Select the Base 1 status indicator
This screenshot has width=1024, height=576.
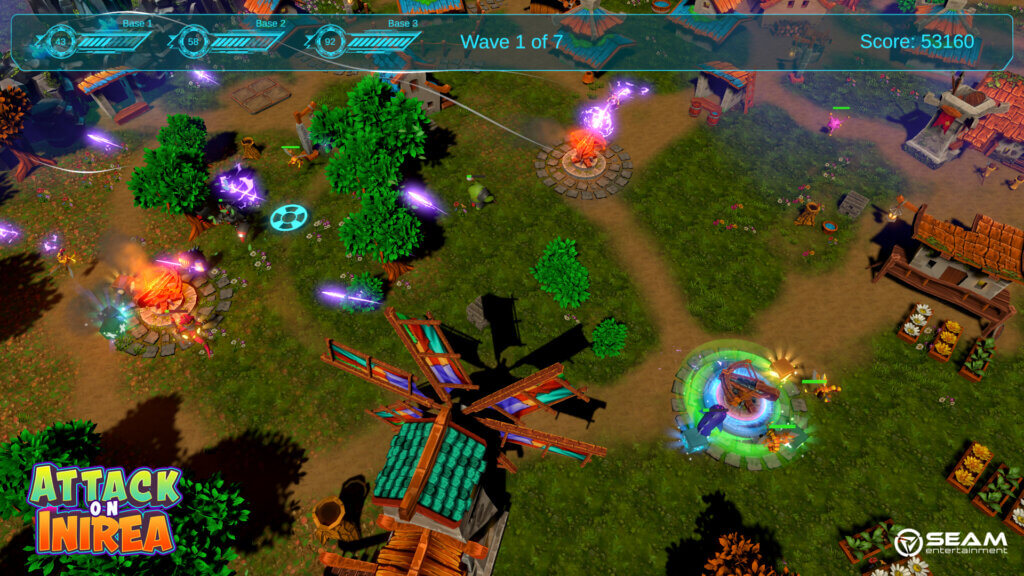coord(97,41)
